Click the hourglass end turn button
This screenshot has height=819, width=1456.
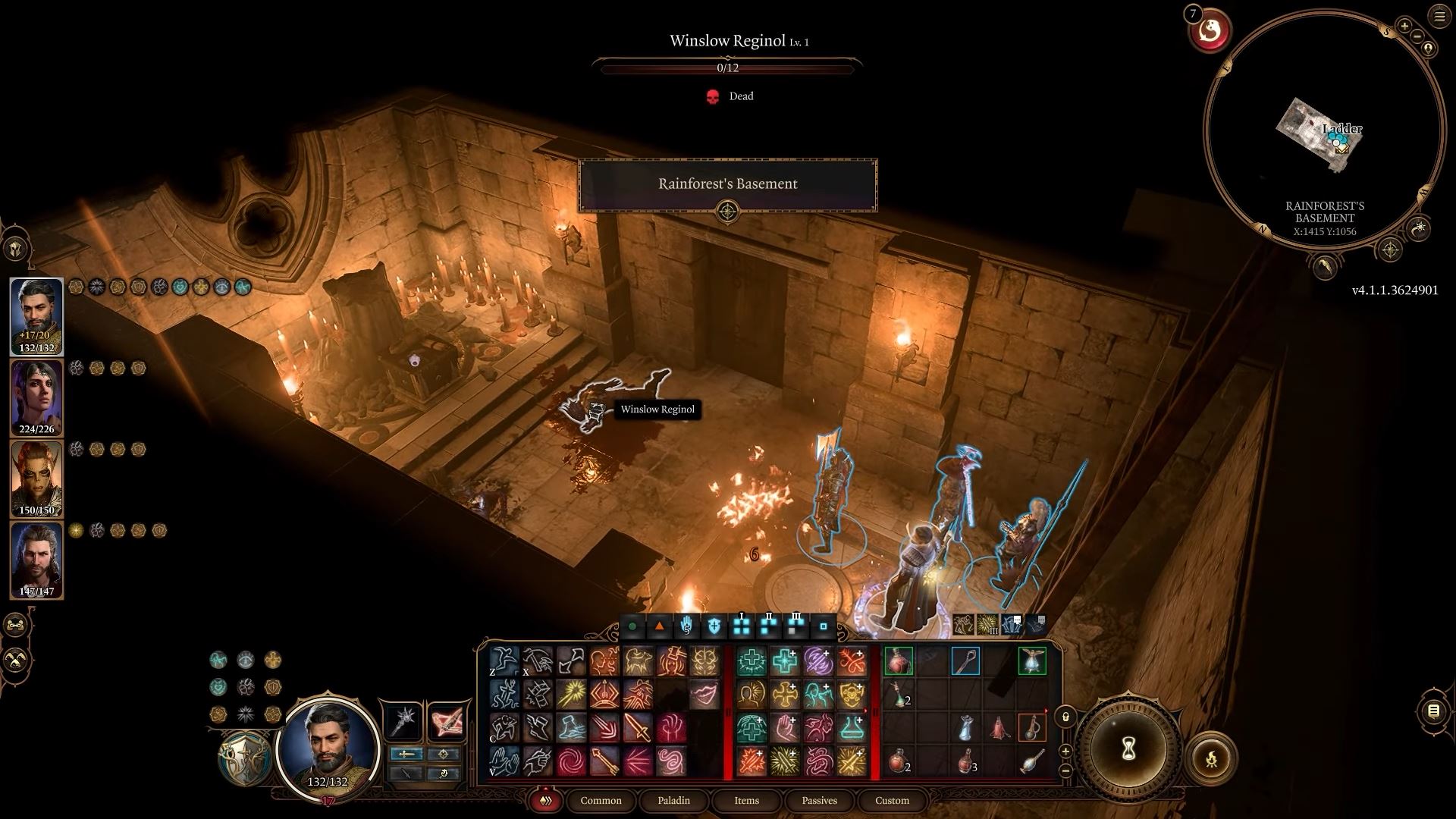[x=1128, y=749]
